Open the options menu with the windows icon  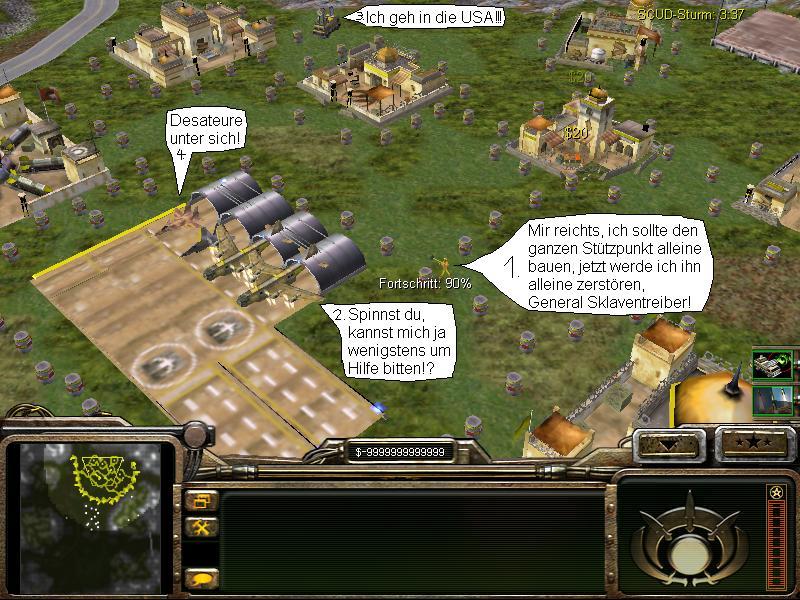(201, 501)
